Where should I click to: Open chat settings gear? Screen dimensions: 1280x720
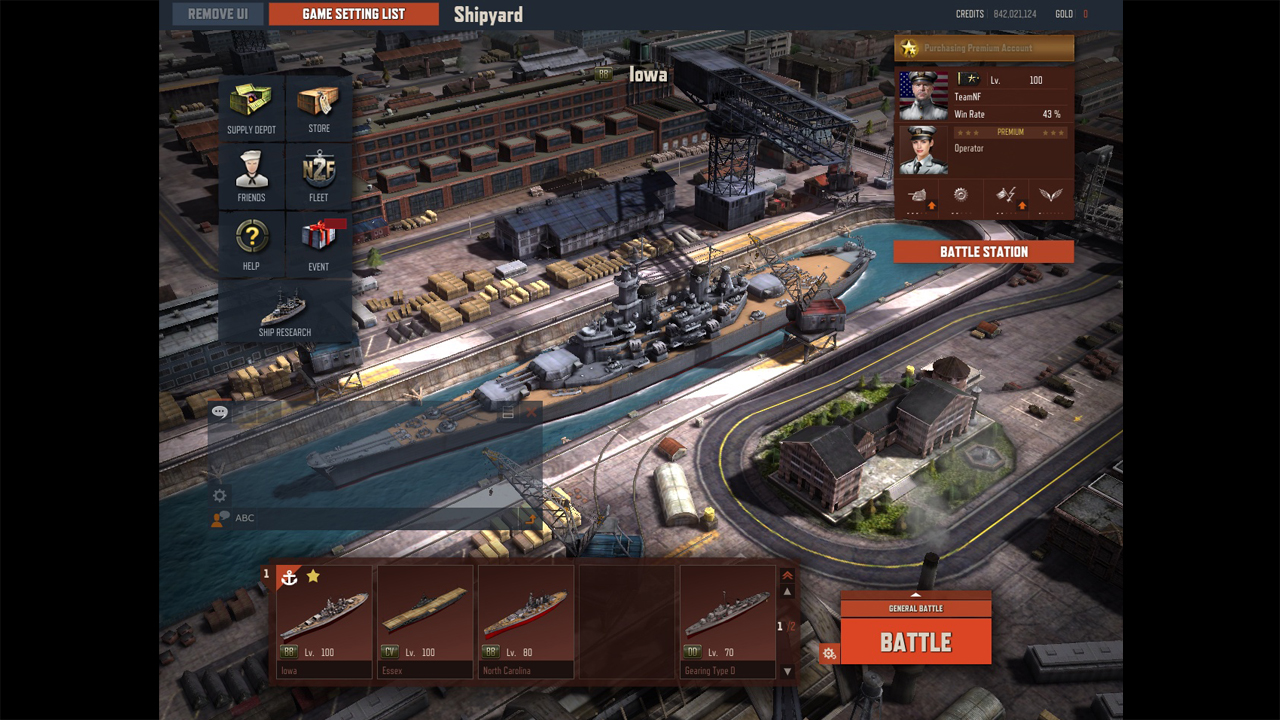217,495
